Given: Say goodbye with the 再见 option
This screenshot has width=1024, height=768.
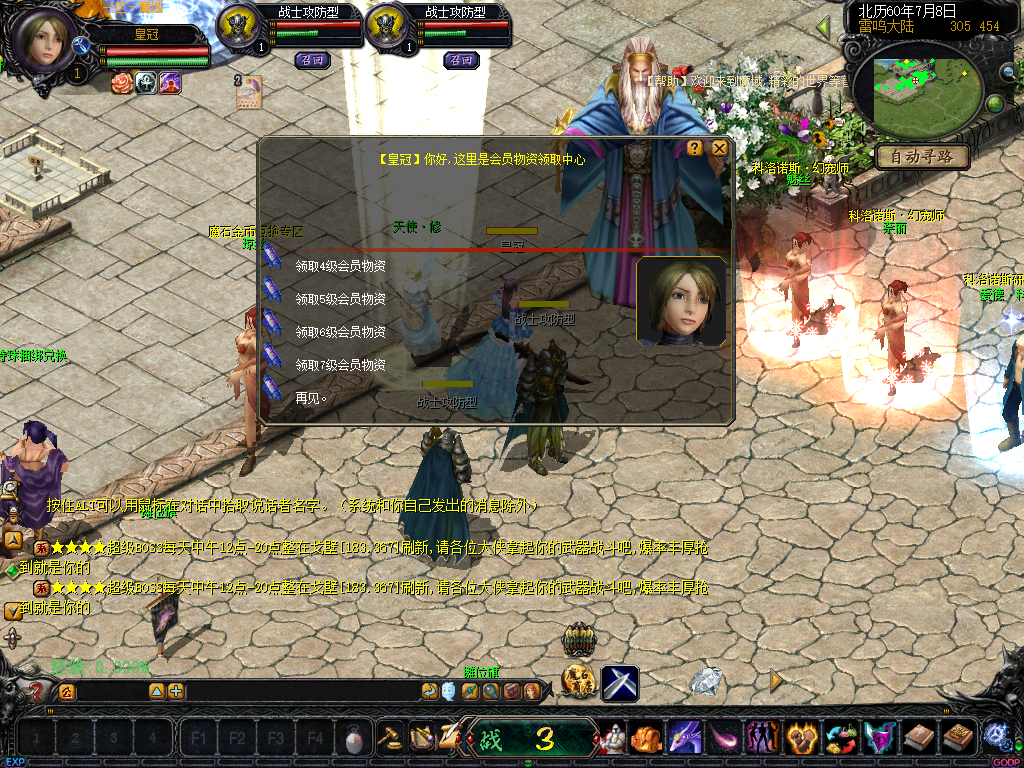Looking at the screenshot, I should coord(310,398).
